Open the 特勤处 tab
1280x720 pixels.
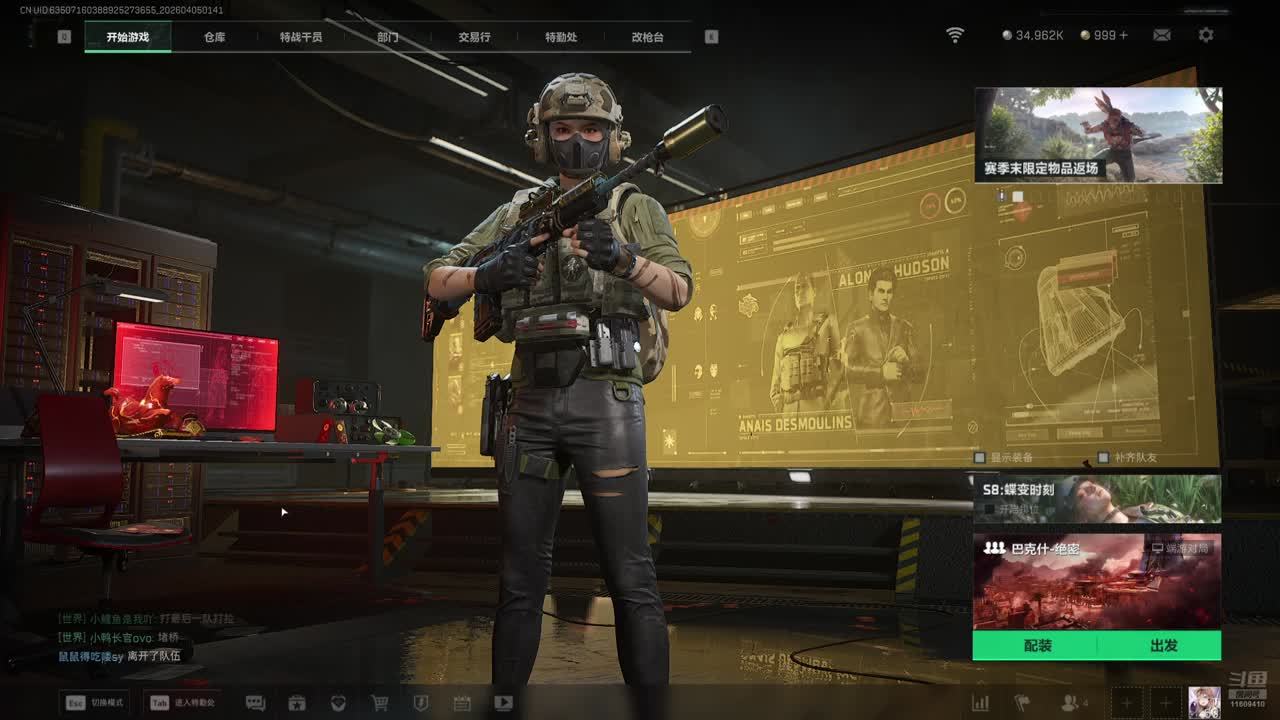[x=561, y=37]
